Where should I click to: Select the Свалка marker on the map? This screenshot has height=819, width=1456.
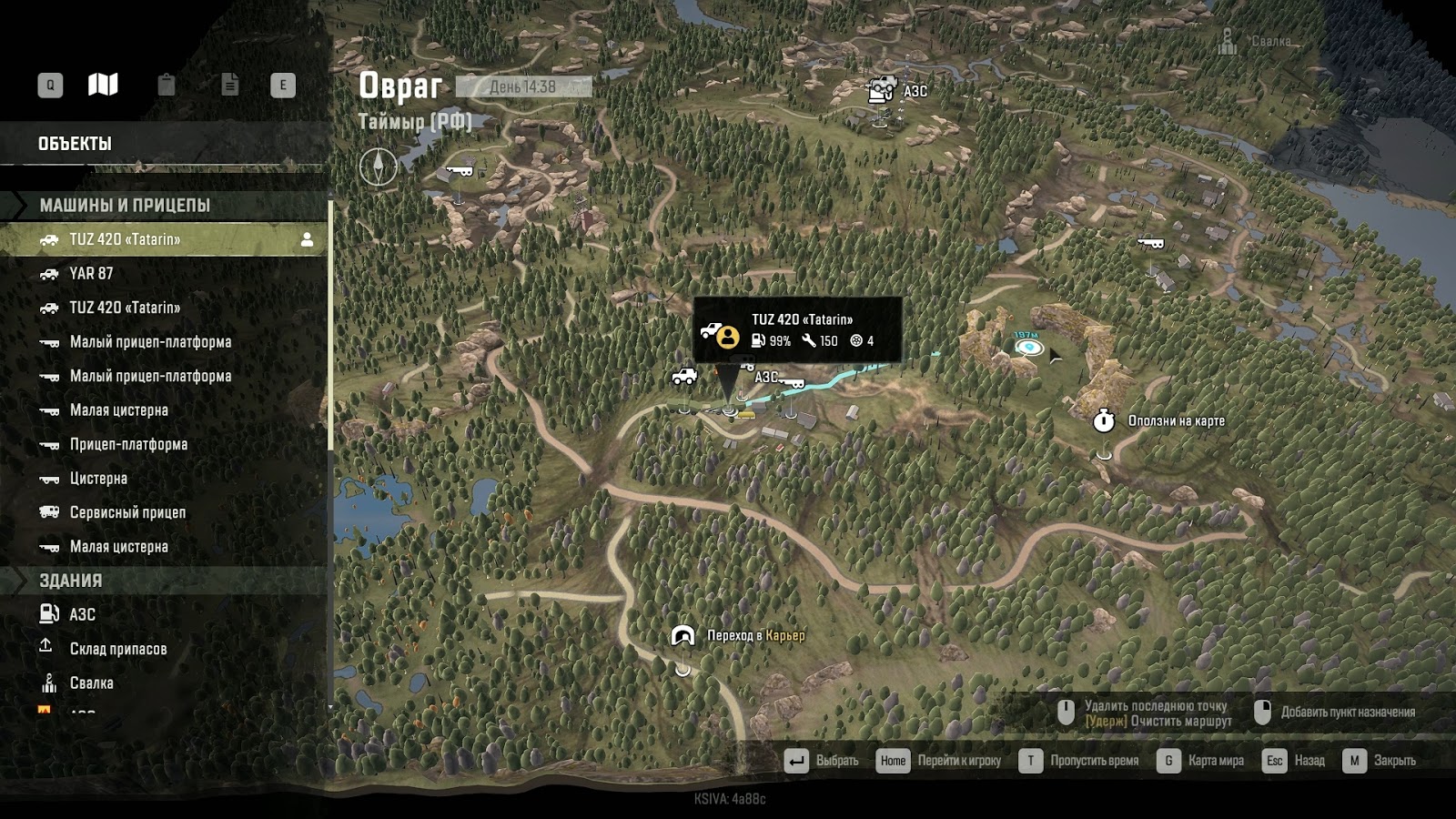click(x=1228, y=41)
